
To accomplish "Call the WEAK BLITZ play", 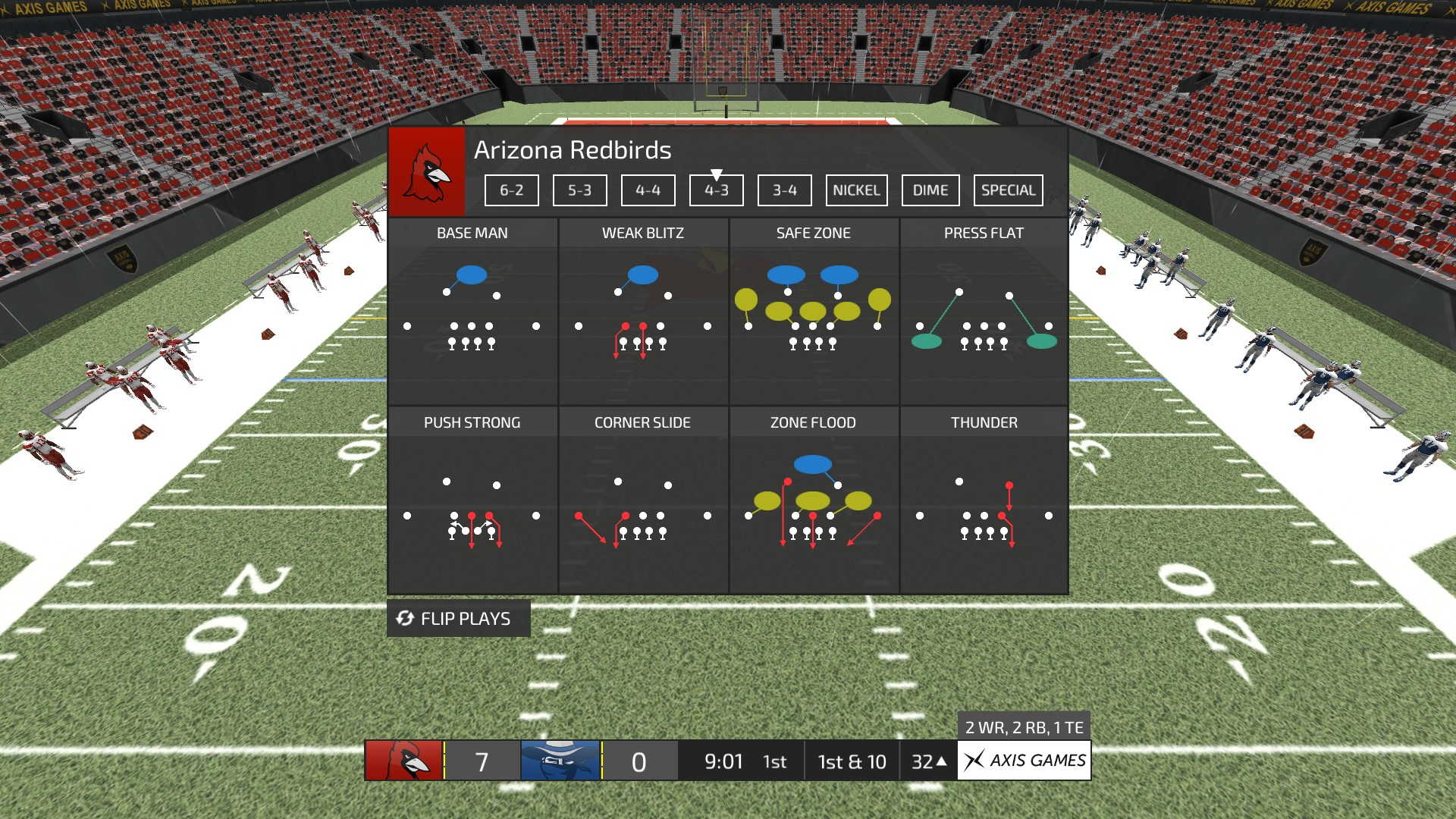I will [x=642, y=311].
